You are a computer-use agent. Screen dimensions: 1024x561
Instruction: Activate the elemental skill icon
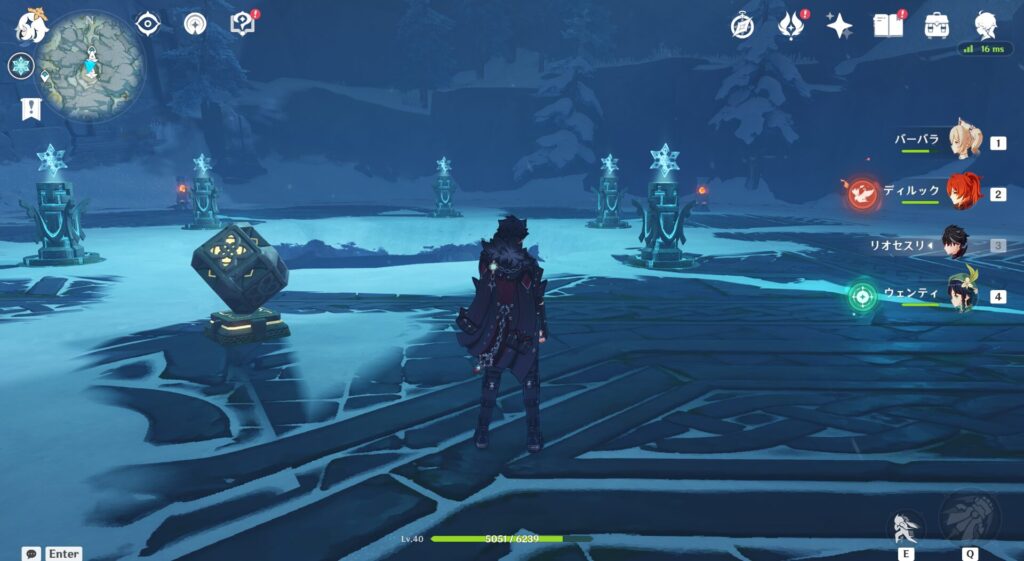coord(906,526)
